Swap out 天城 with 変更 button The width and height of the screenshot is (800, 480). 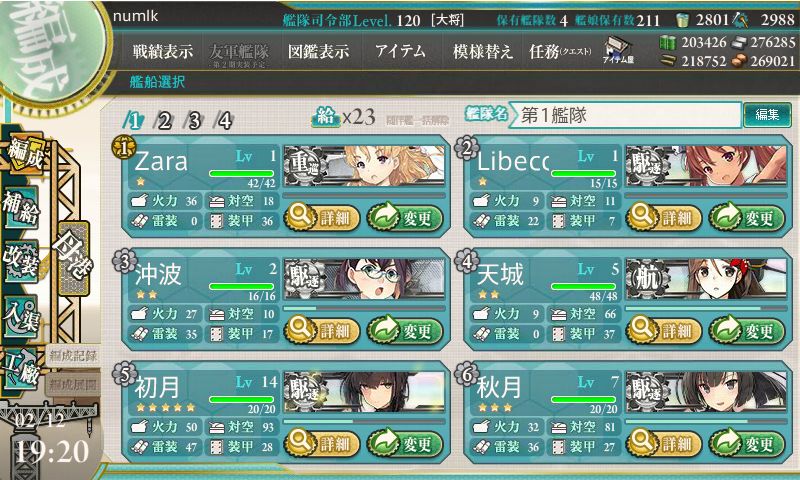tap(747, 330)
